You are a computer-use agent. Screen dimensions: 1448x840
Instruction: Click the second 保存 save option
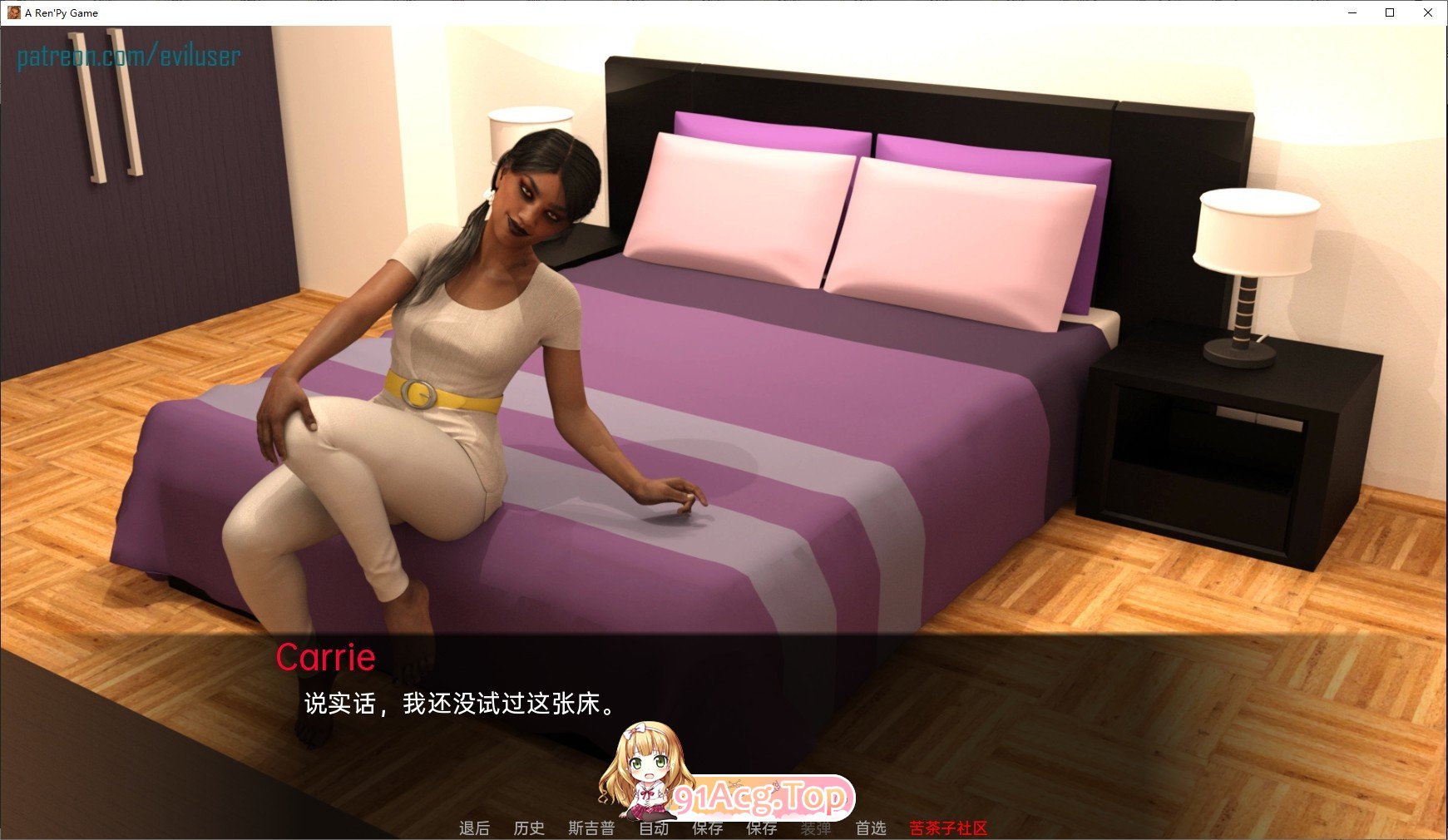point(761,828)
